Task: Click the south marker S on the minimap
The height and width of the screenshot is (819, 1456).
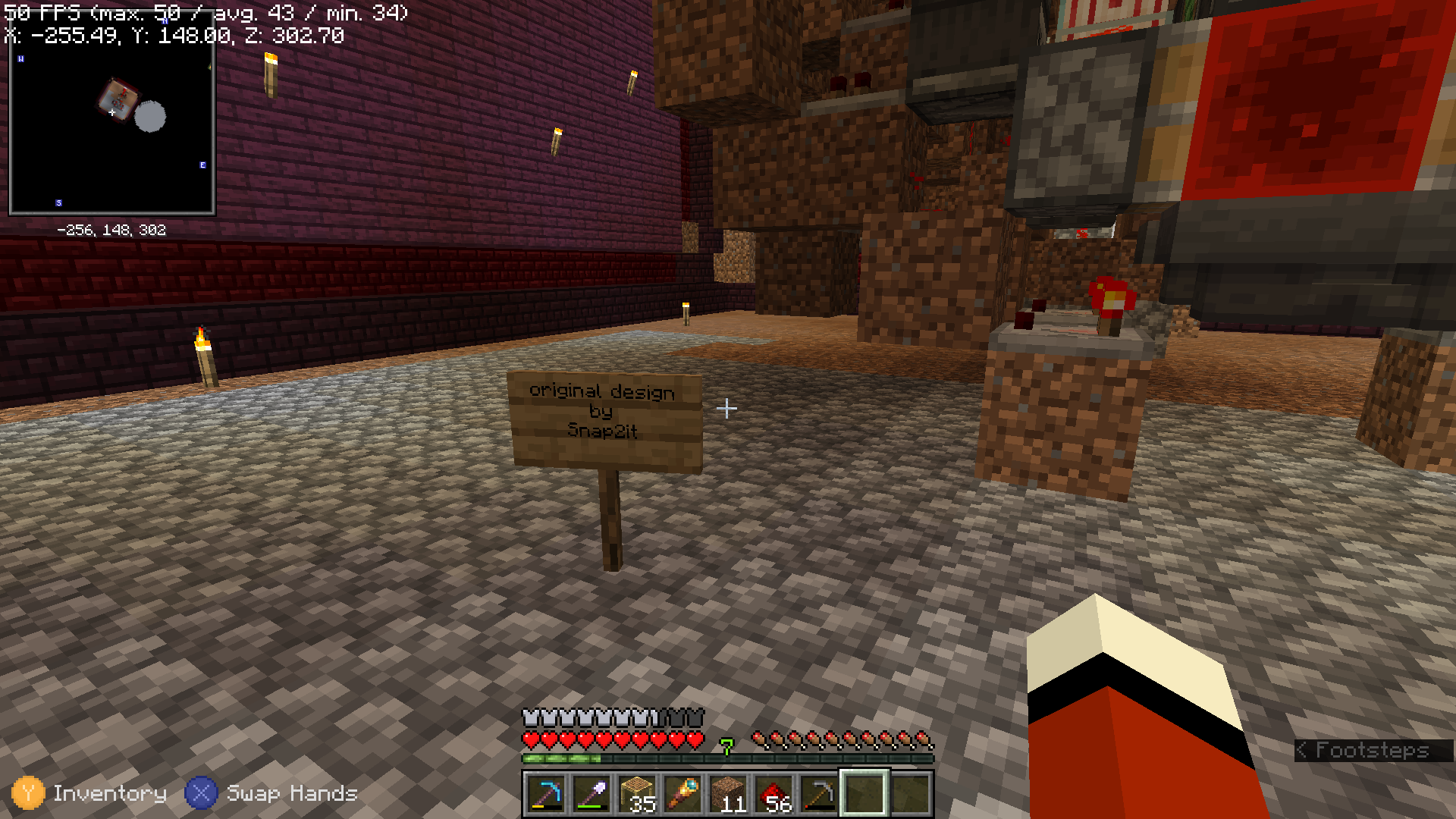Action: point(58,202)
